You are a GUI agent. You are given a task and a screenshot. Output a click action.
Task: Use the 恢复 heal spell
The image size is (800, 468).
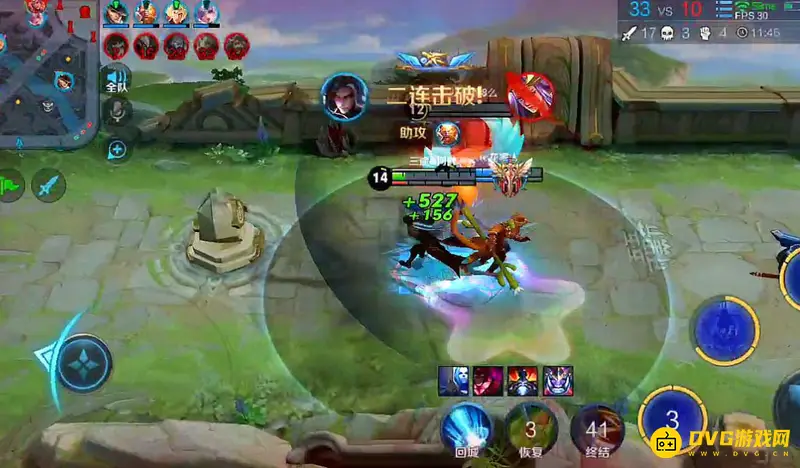pyautogui.click(x=530, y=428)
